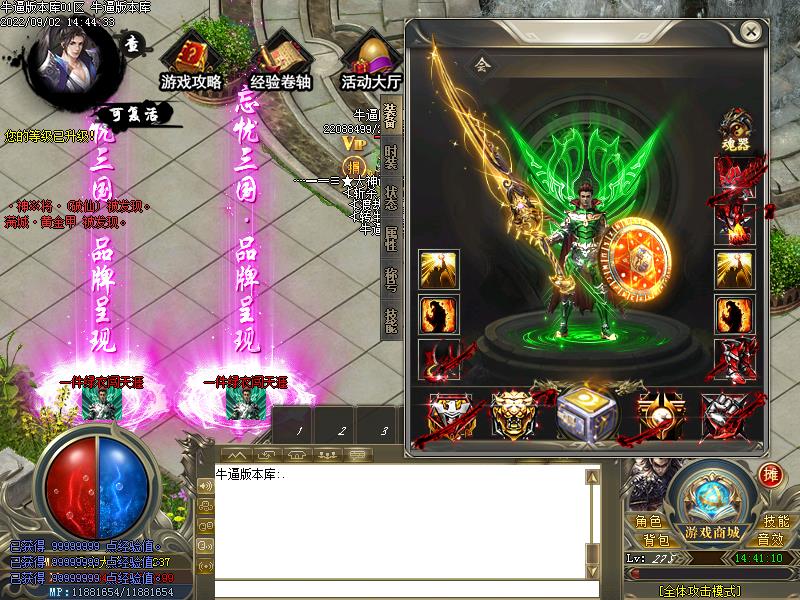Open the 背包 backpack
800x600 pixels.
point(656,539)
